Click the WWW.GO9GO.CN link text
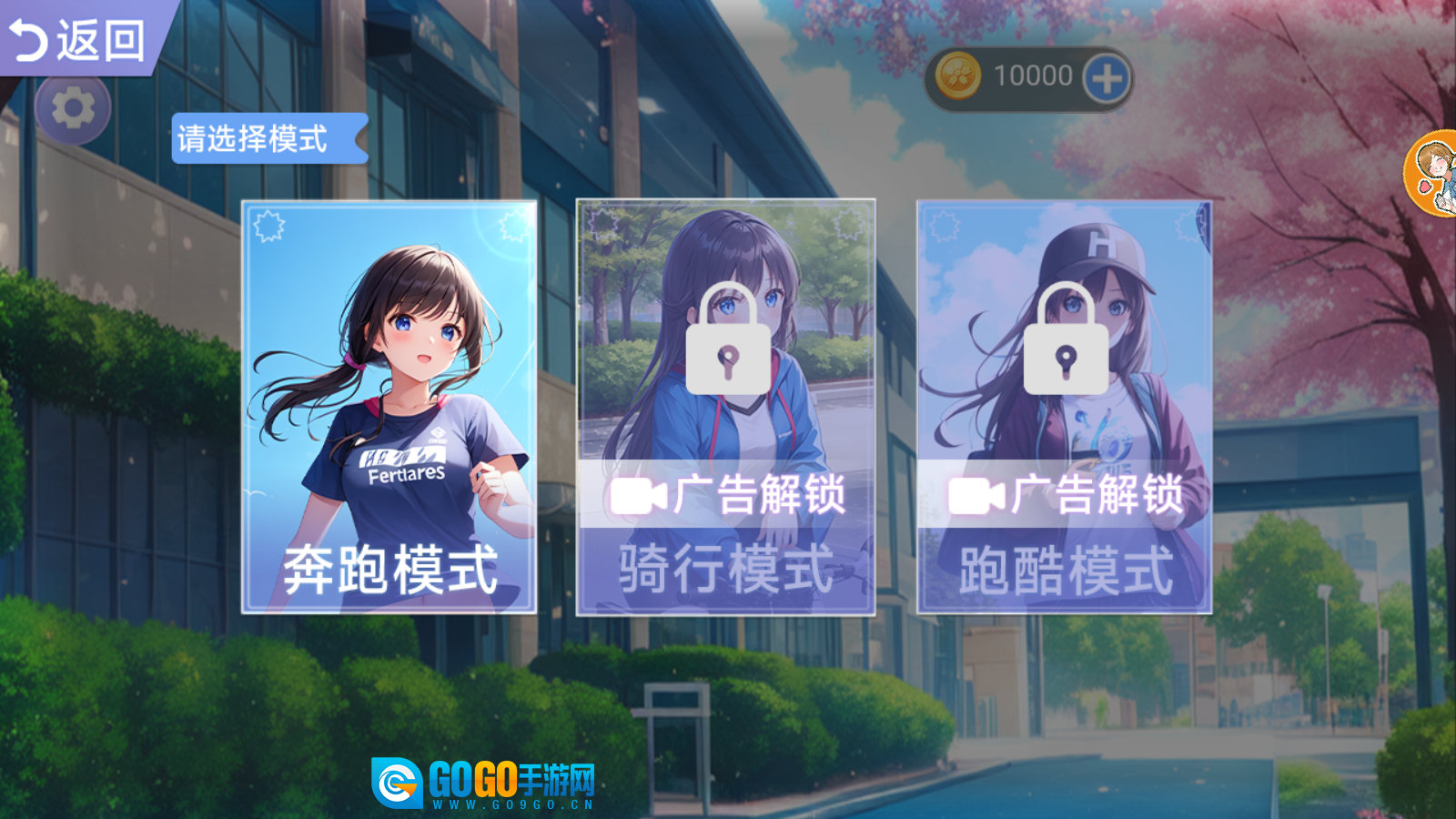The width and height of the screenshot is (1456, 819). [510, 804]
